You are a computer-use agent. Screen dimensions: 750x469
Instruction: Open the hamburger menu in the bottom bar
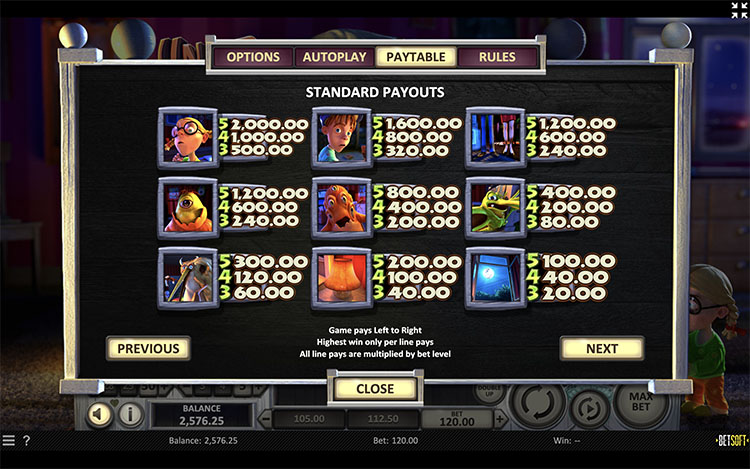[x=8, y=440]
